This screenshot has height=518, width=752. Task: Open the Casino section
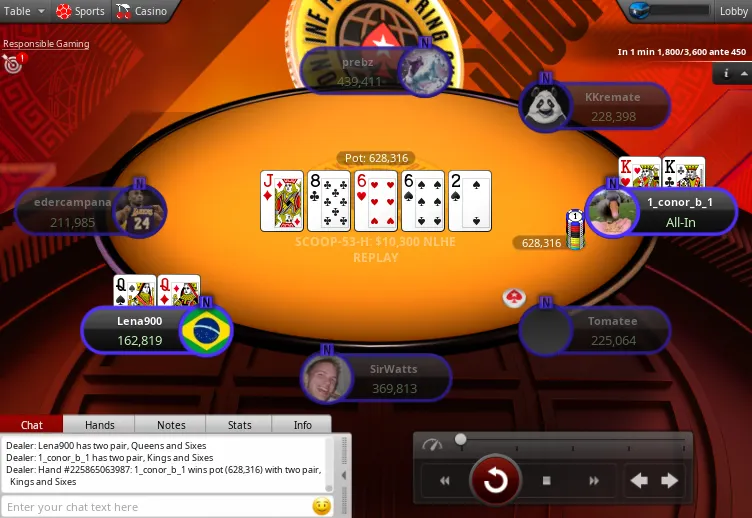(142, 11)
